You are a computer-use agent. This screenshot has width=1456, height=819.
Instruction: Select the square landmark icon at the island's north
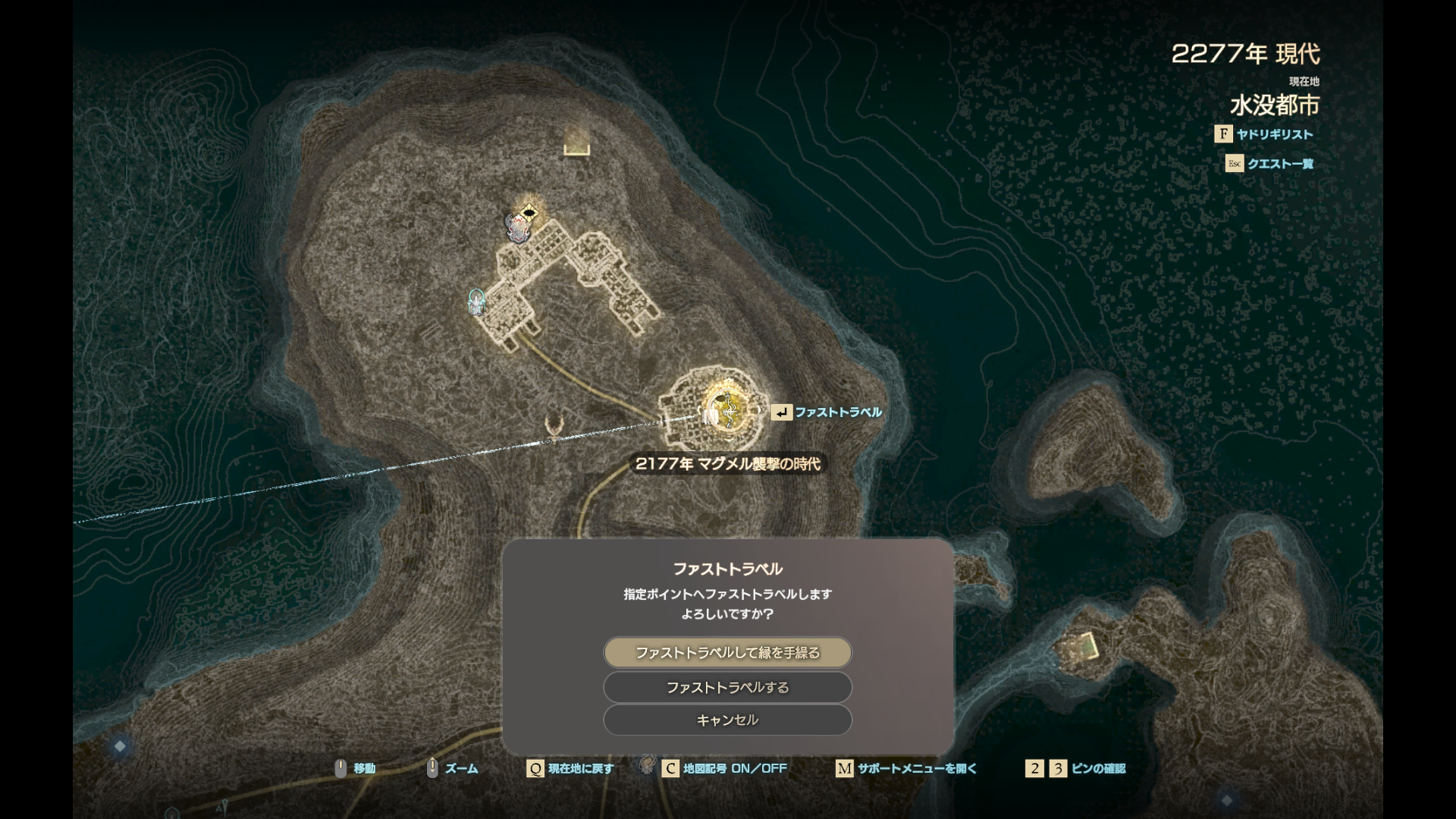coord(577,141)
